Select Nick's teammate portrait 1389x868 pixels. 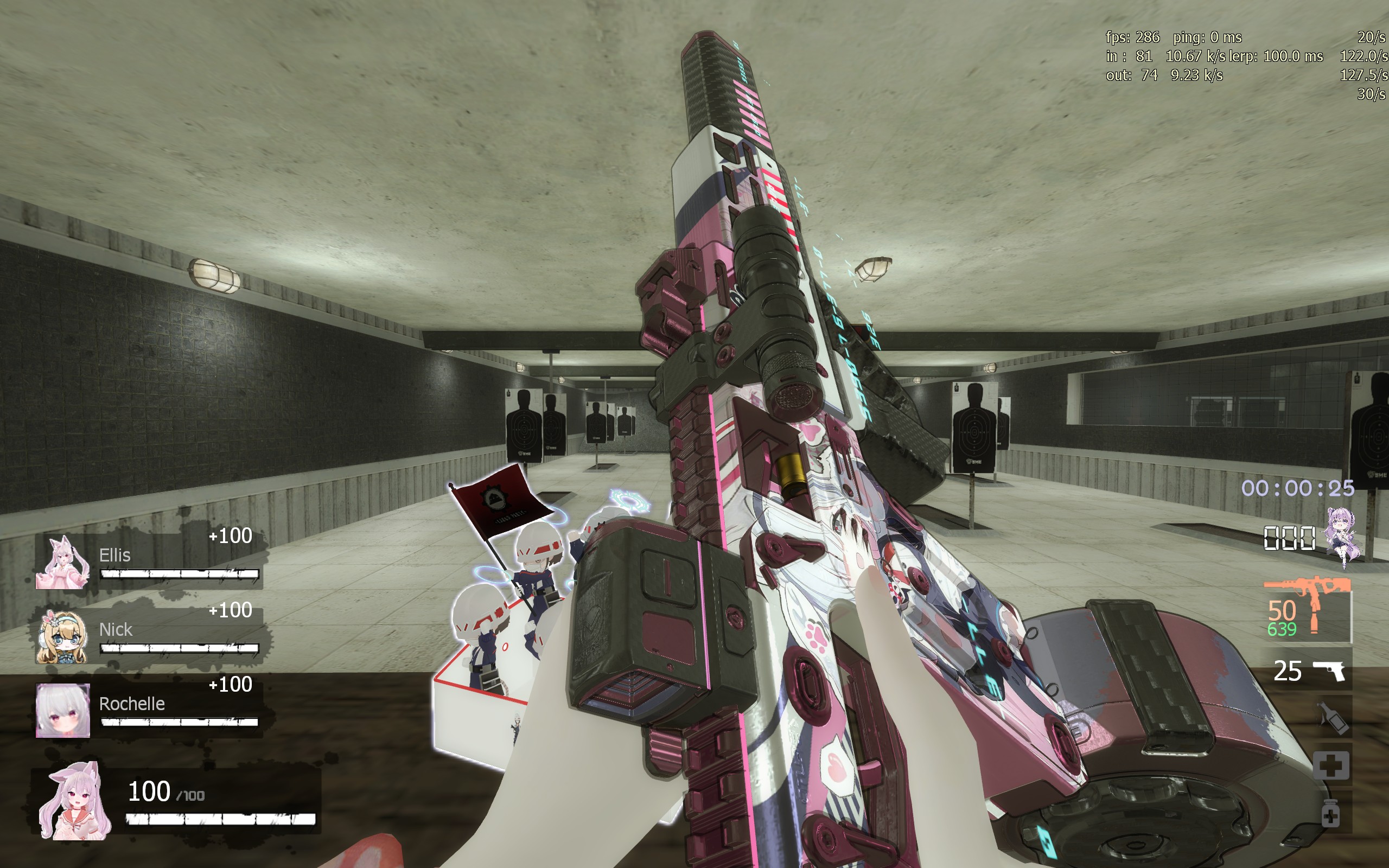pos(62,637)
